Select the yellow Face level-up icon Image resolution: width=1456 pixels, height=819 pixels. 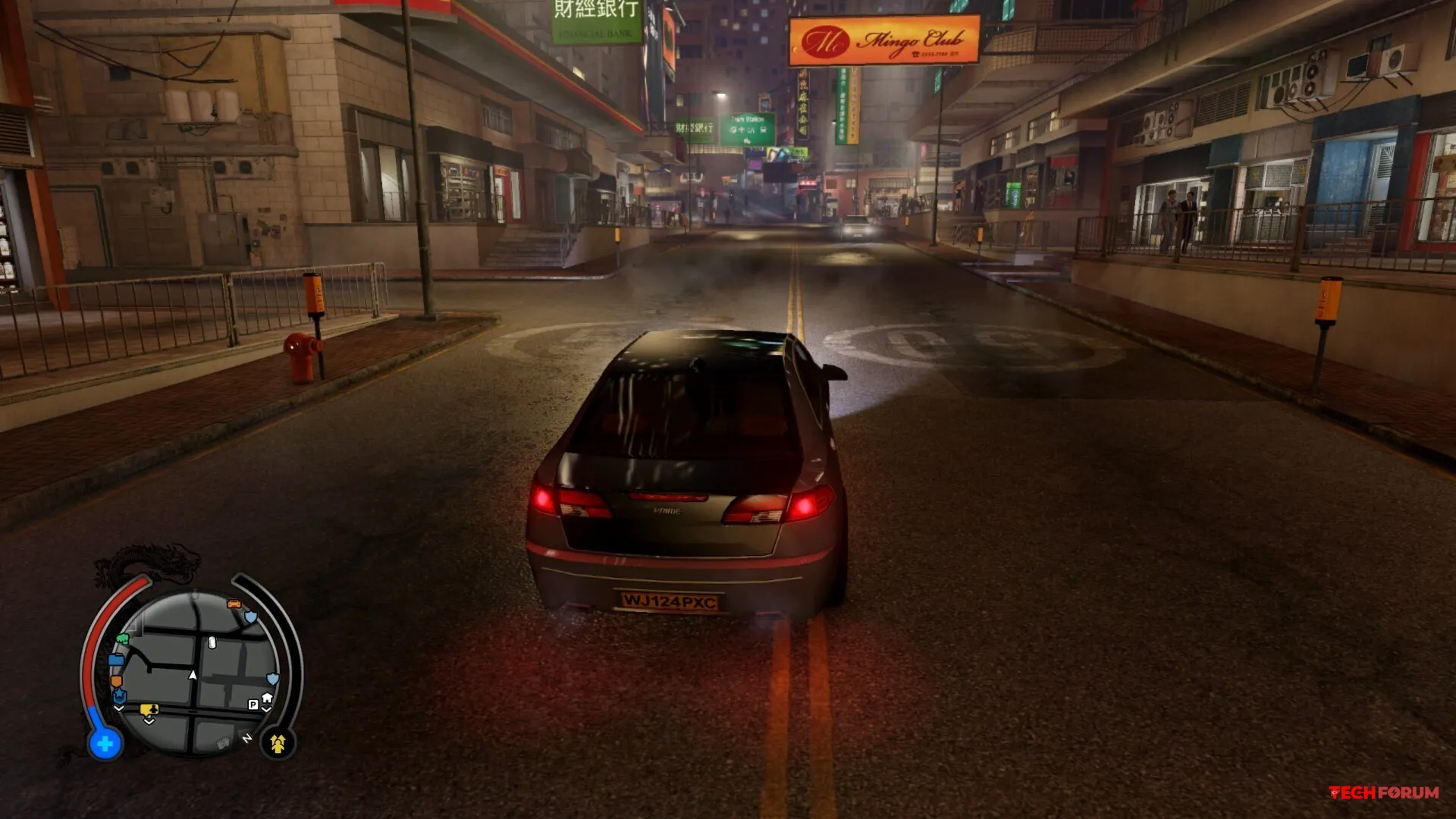coord(278,744)
